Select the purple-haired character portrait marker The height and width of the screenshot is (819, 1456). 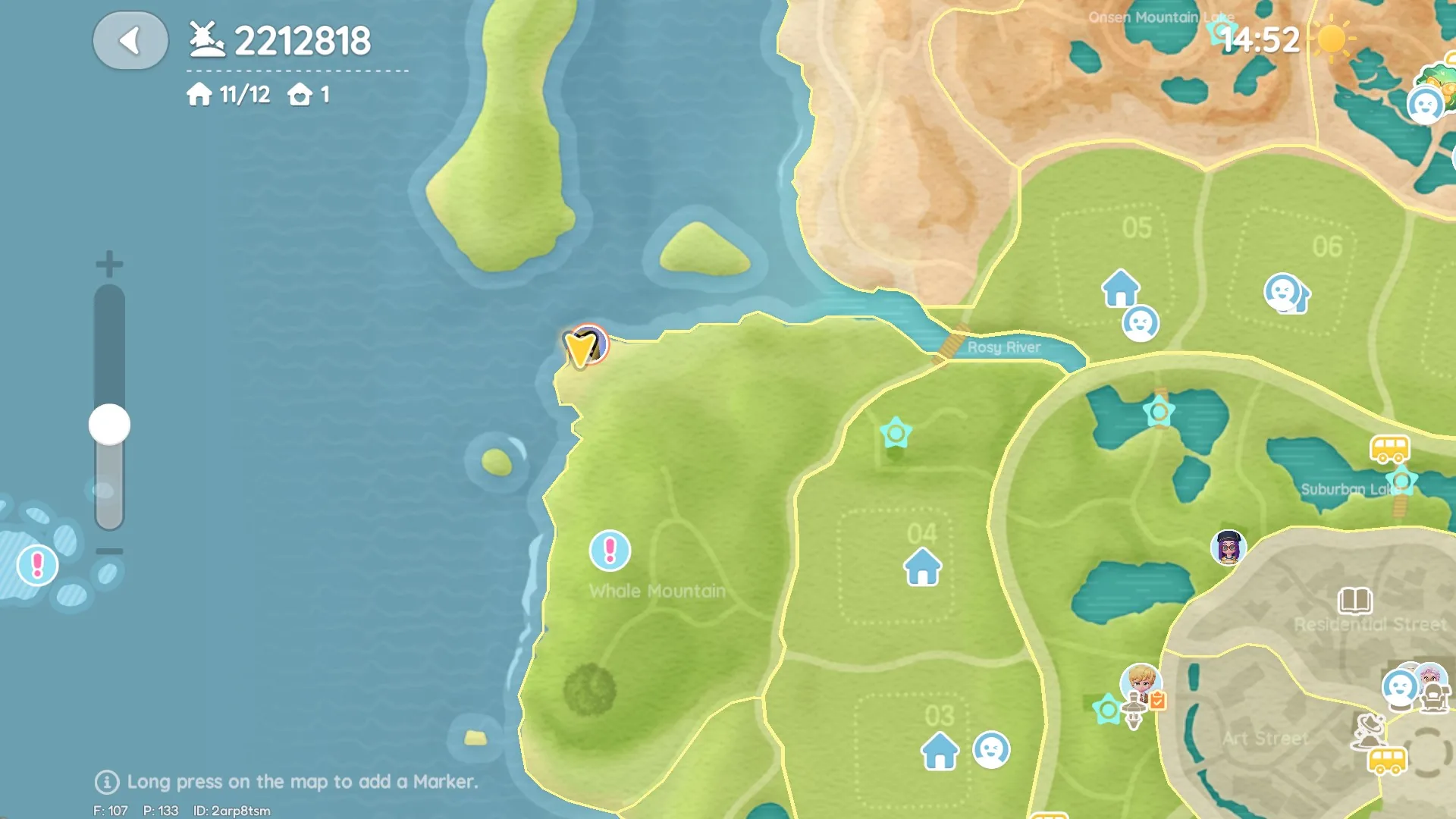coord(1228,547)
